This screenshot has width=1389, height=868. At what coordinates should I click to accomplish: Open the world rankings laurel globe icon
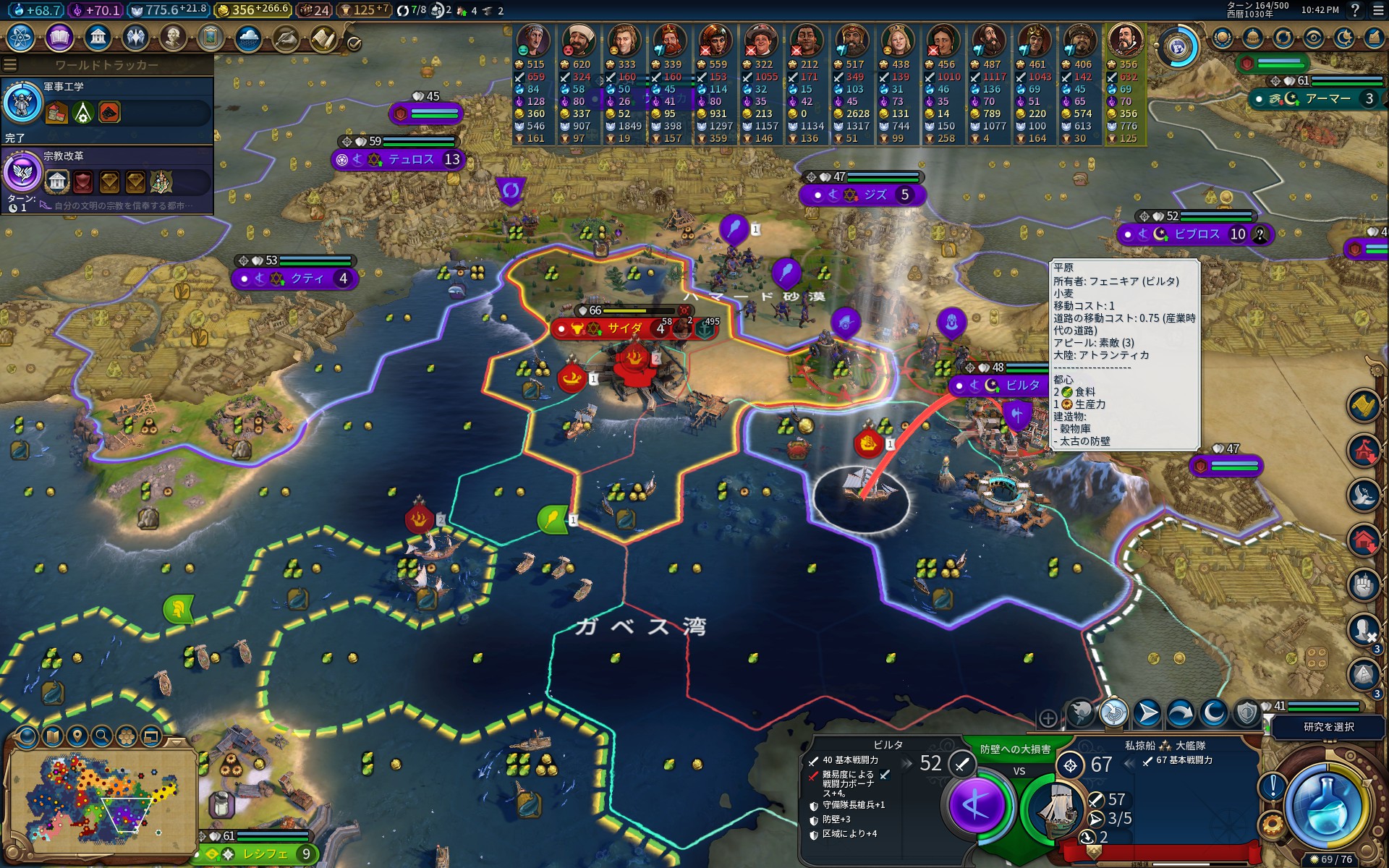1223,38
